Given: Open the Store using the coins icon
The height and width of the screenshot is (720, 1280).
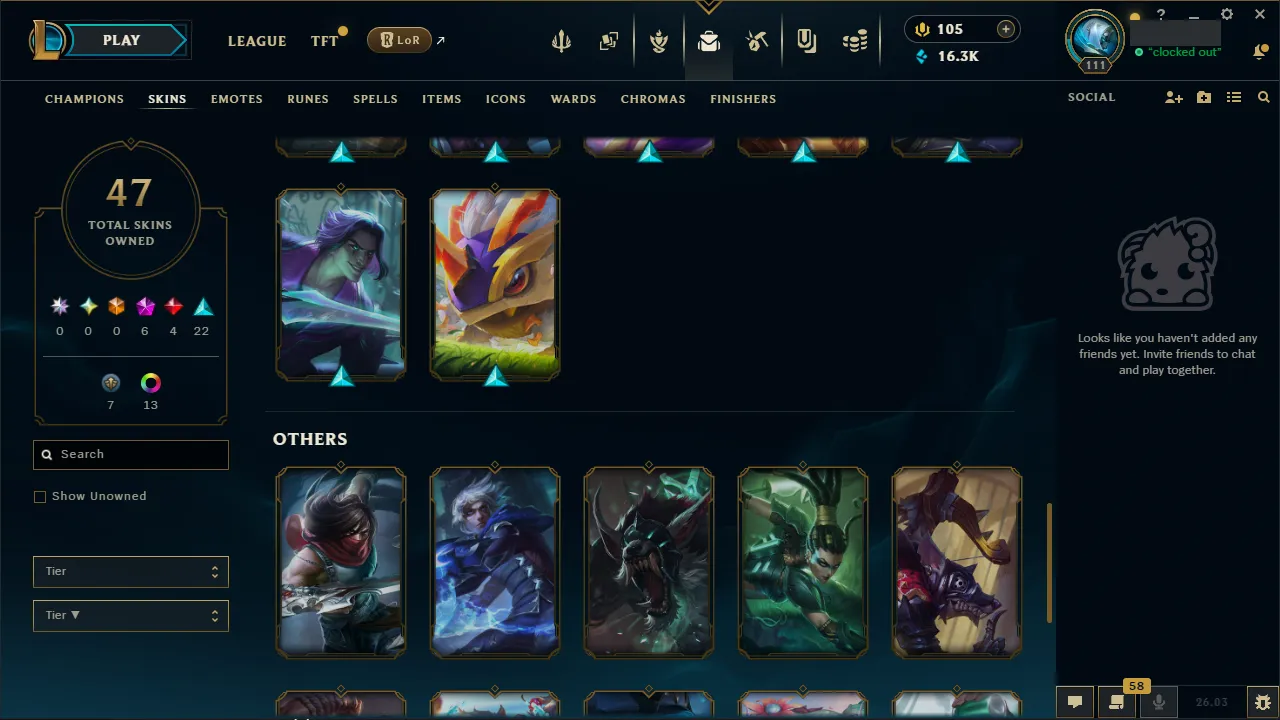Looking at the screenshot, I should [855, 41].
